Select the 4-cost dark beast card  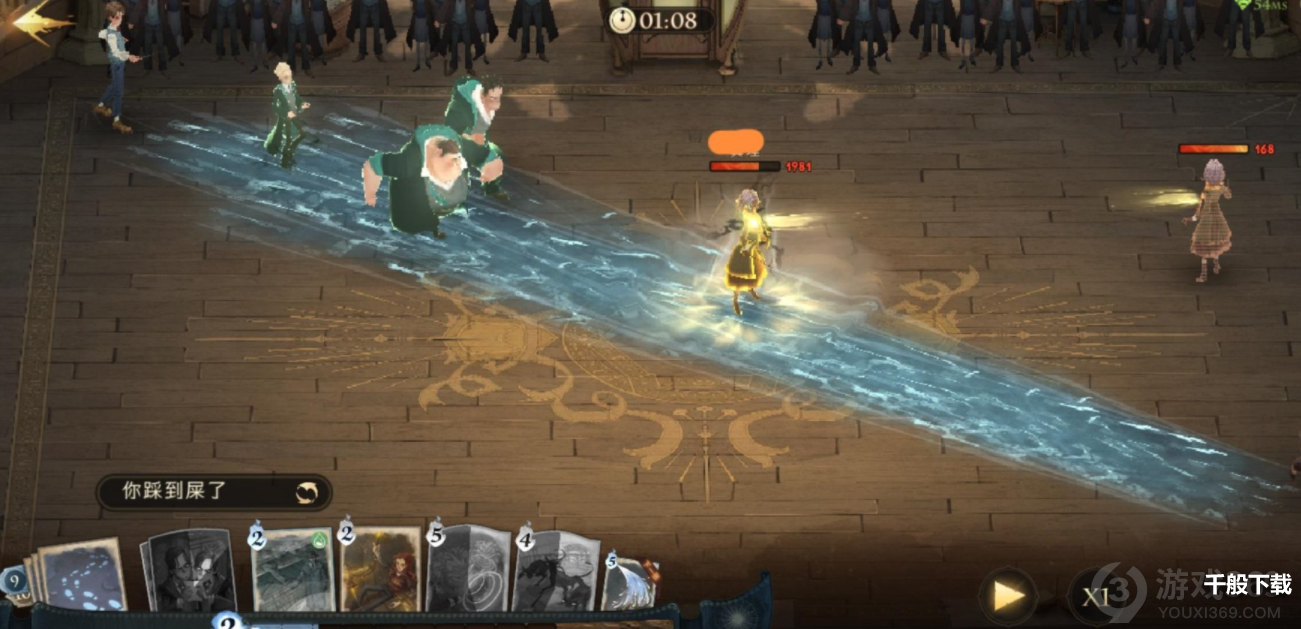coord(556,572)
